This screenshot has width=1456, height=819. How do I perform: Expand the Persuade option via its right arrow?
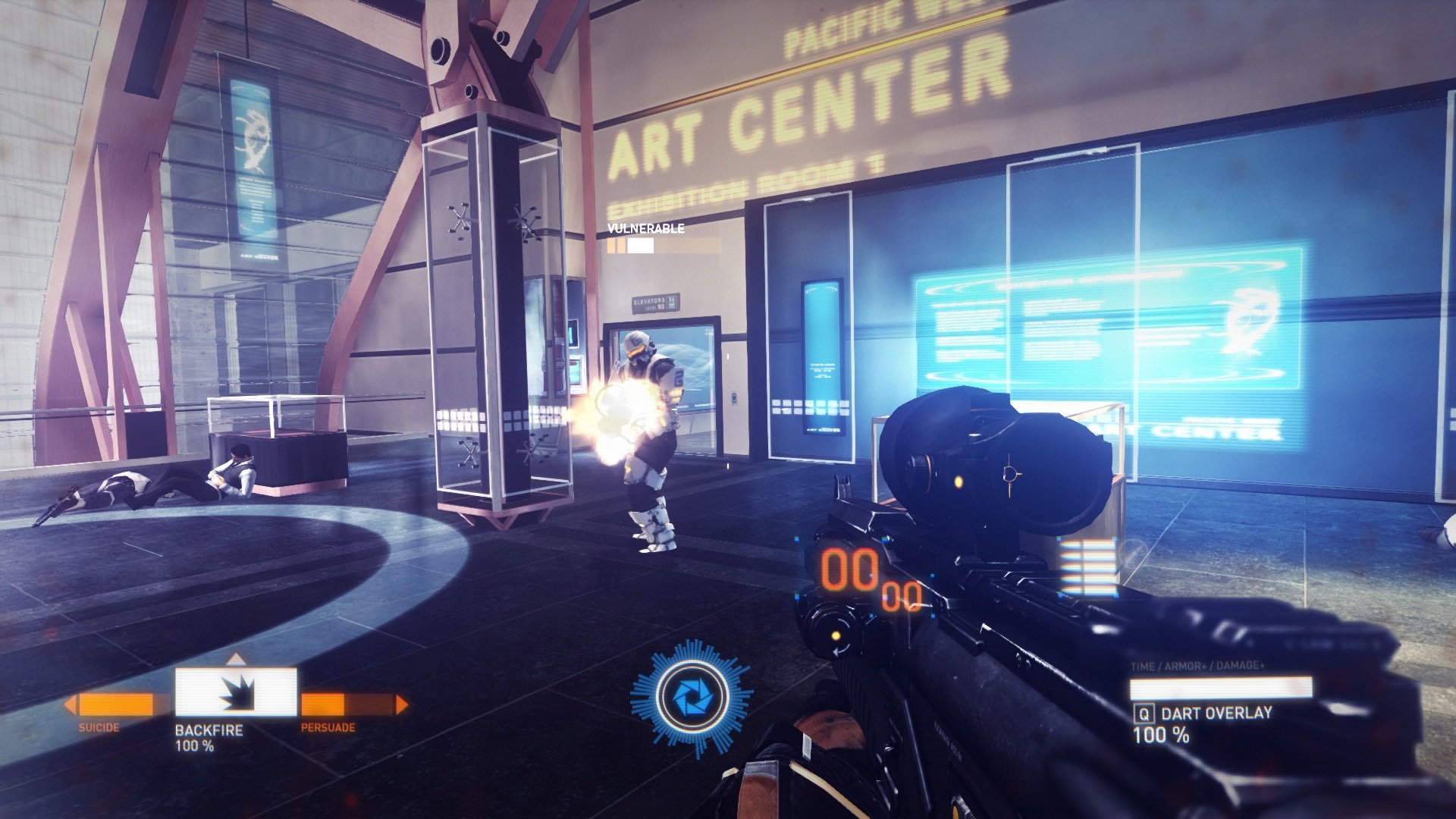pos(400,703)
